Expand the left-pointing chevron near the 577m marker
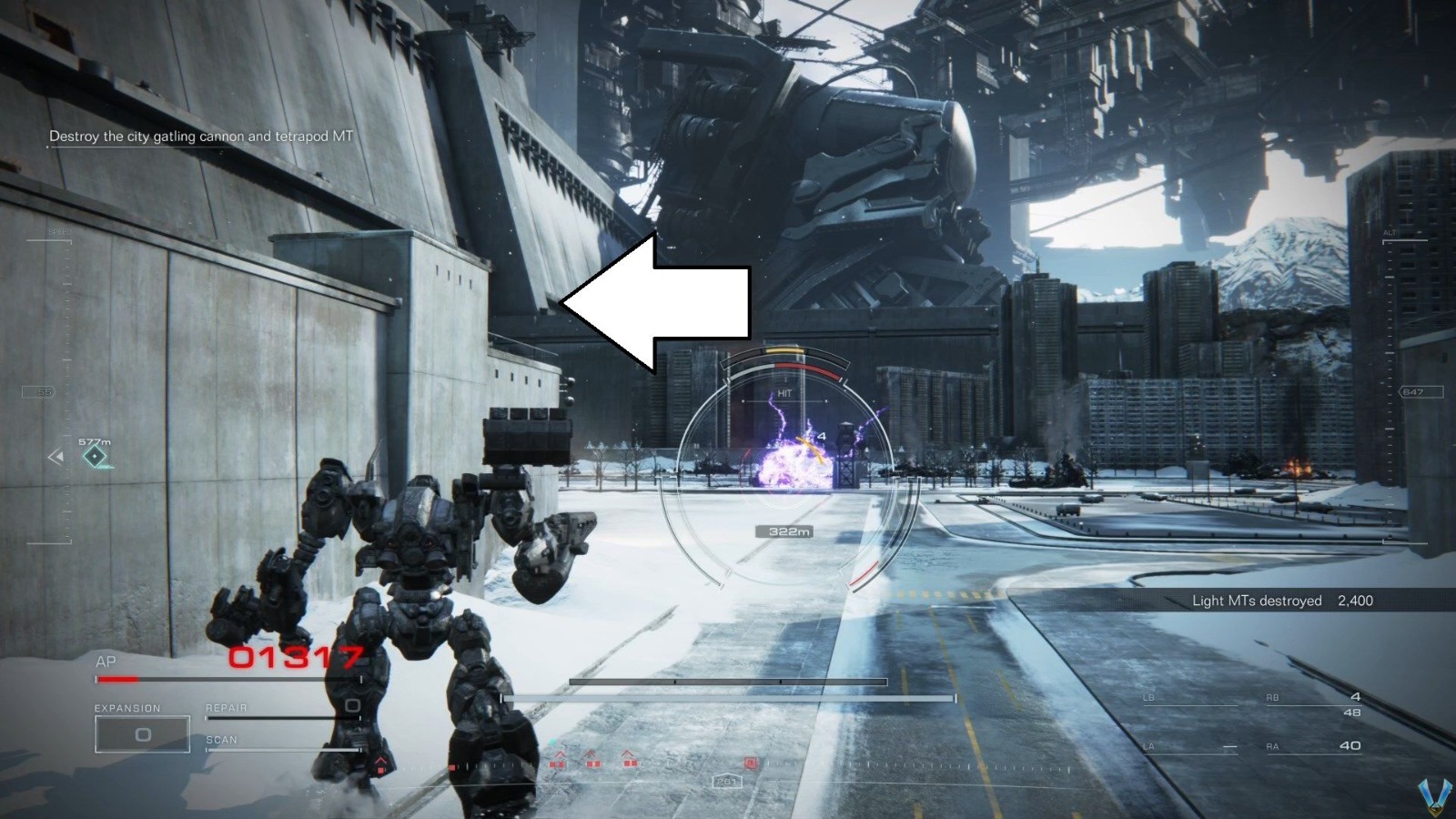The image size is (1456, 819). coord(56,456)
